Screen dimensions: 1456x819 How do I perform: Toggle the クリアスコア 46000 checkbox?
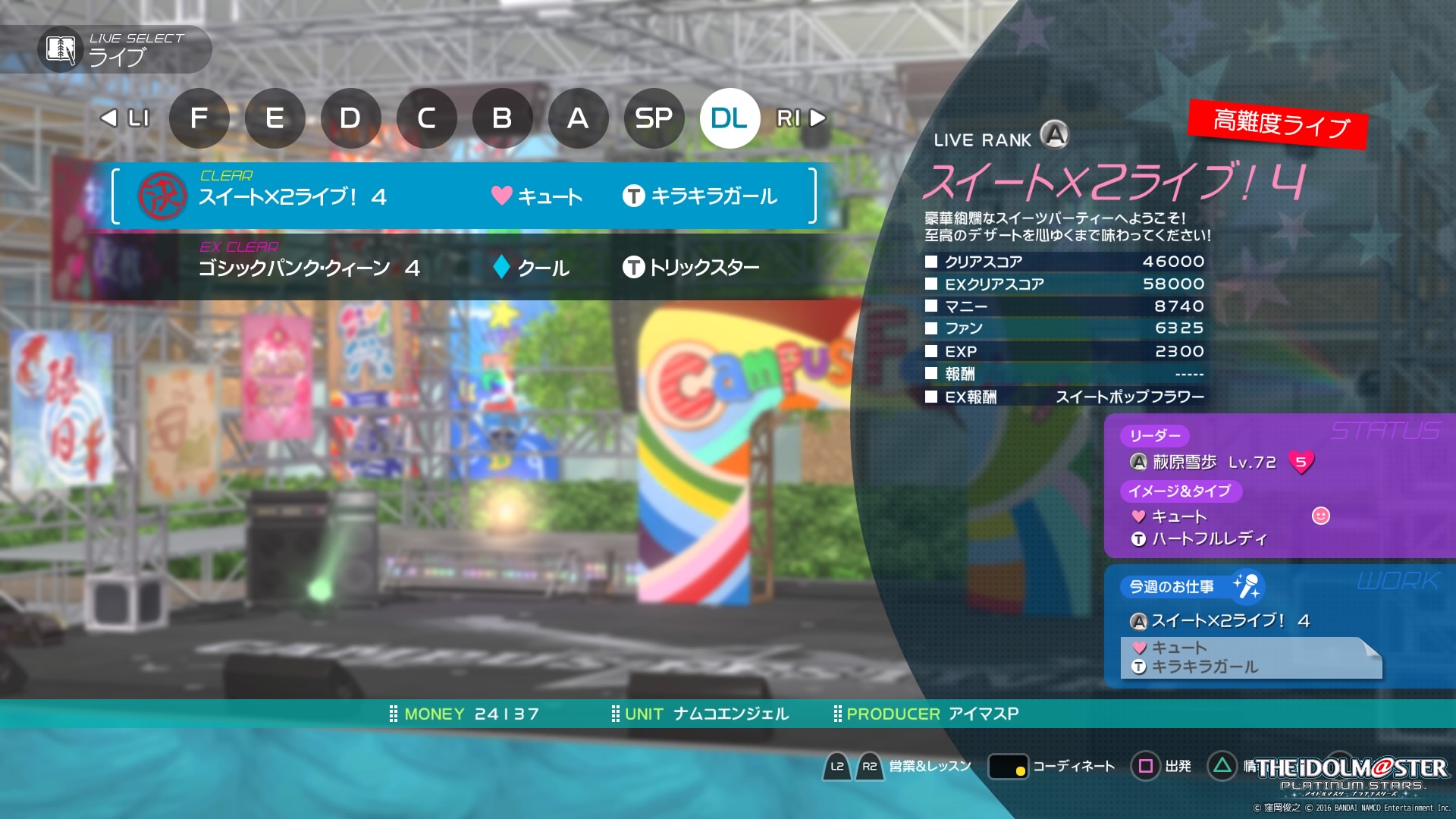[x=931, y=262]
